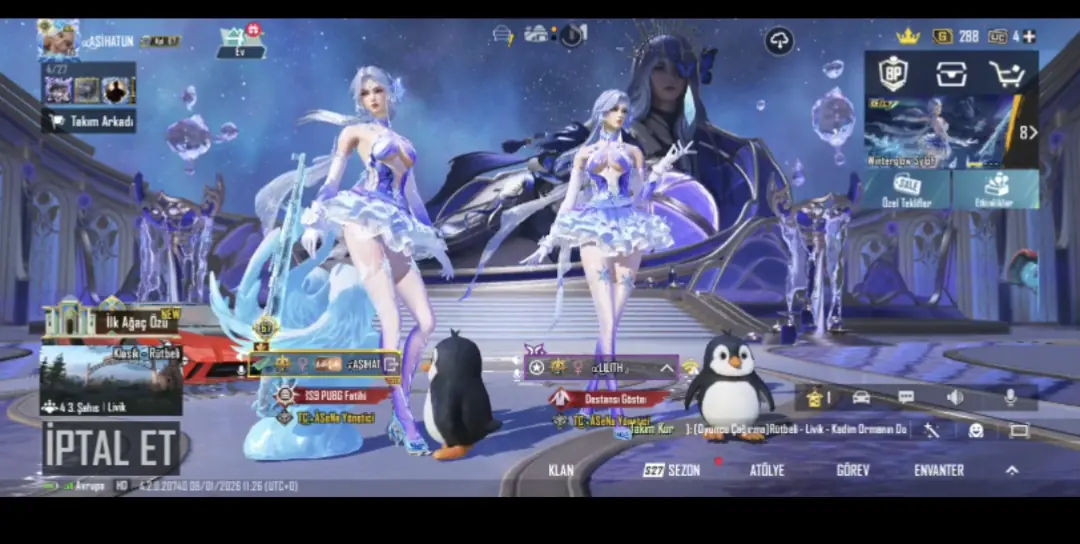Open the crate chest icon
1080x544 pixels.
tap(951, 74)
